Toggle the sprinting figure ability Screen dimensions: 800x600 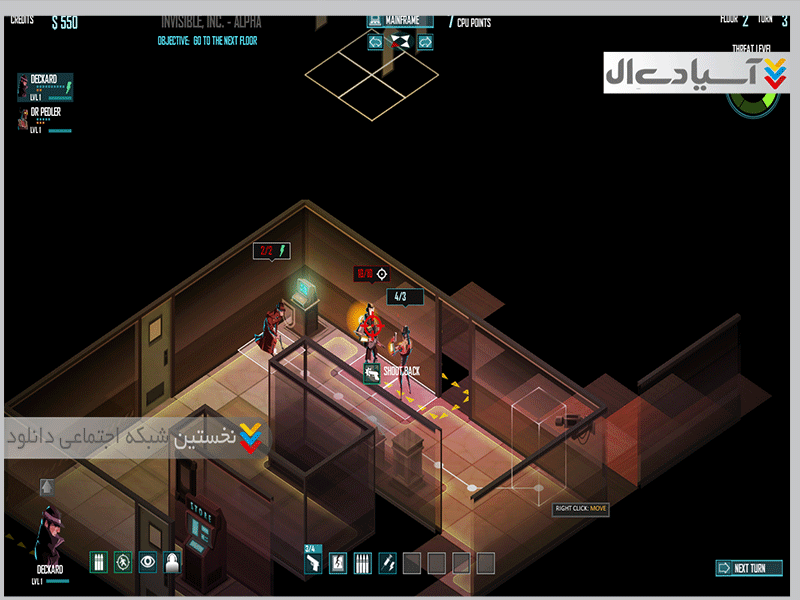(123, 562)
